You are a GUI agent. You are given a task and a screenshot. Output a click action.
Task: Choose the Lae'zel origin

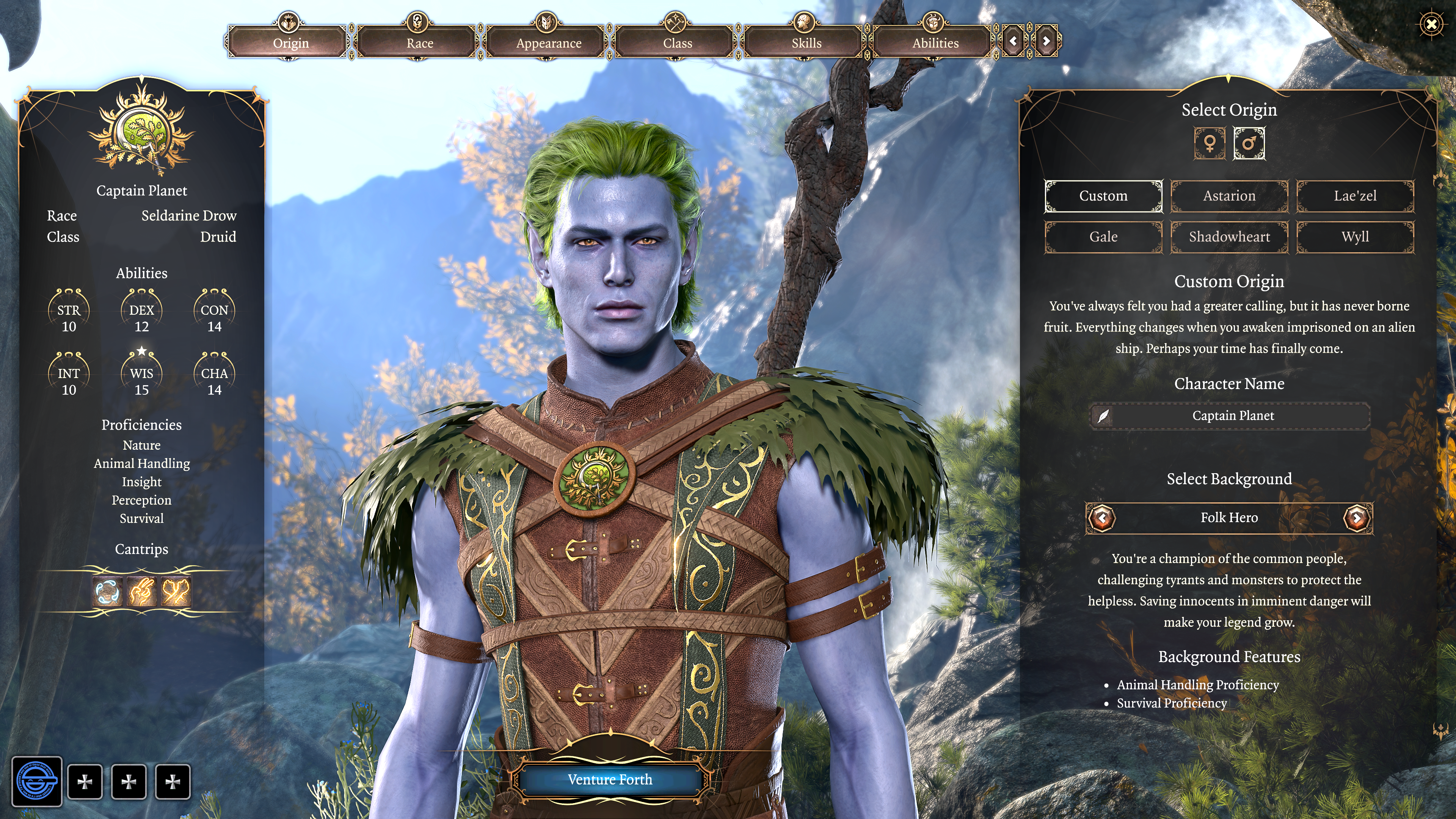(1355, 196)
